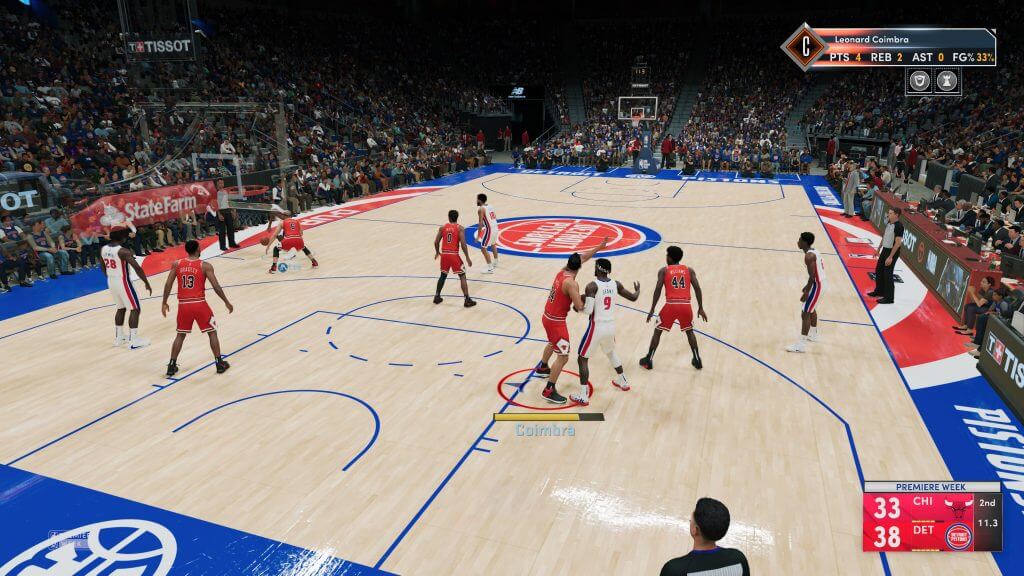Select the shield takeover badge icon
Screen dimensions: 1024x576
pos(919,82)
